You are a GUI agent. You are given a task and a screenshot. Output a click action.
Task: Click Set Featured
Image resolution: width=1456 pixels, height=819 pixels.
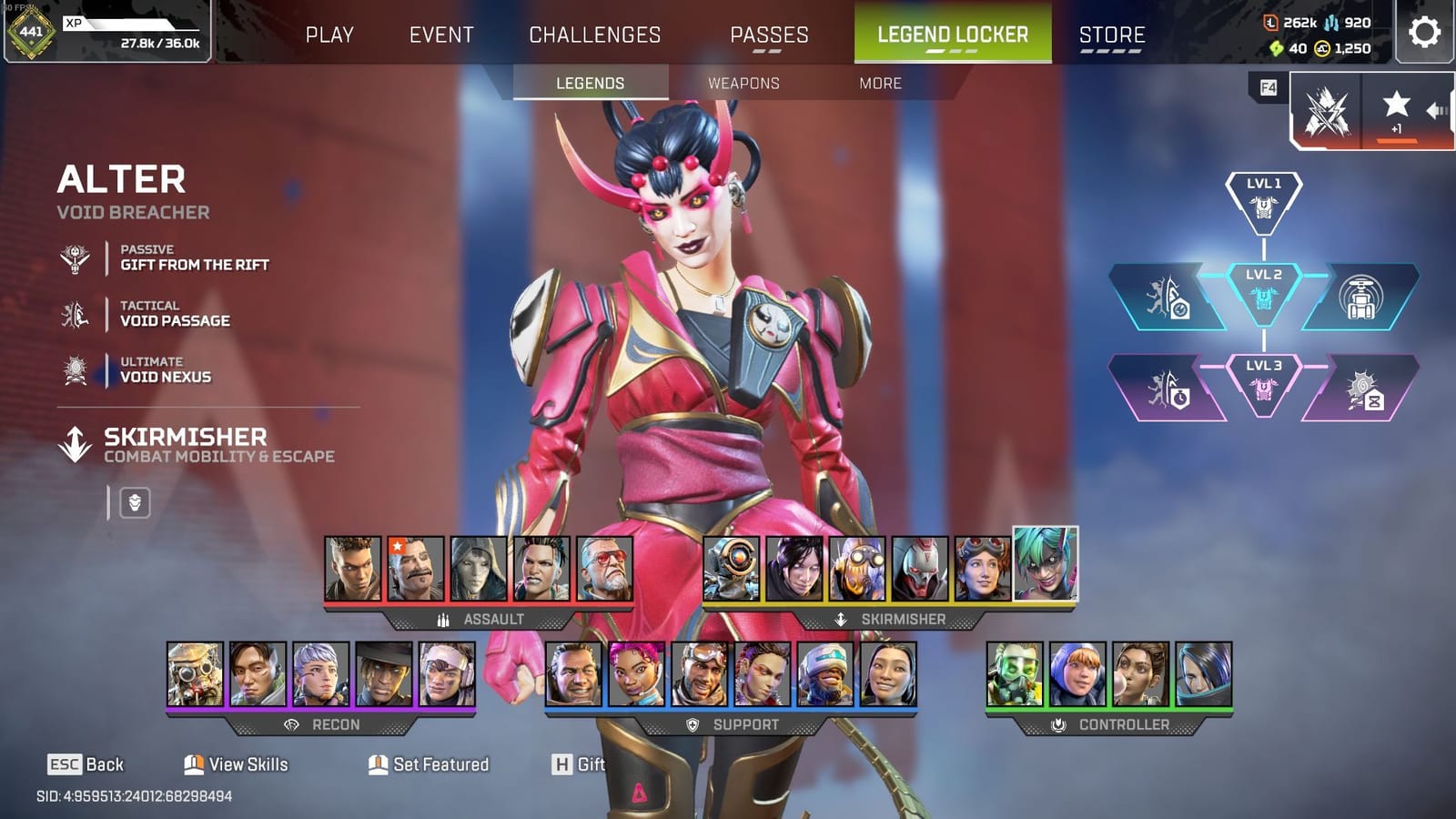[x=428, y=764]
